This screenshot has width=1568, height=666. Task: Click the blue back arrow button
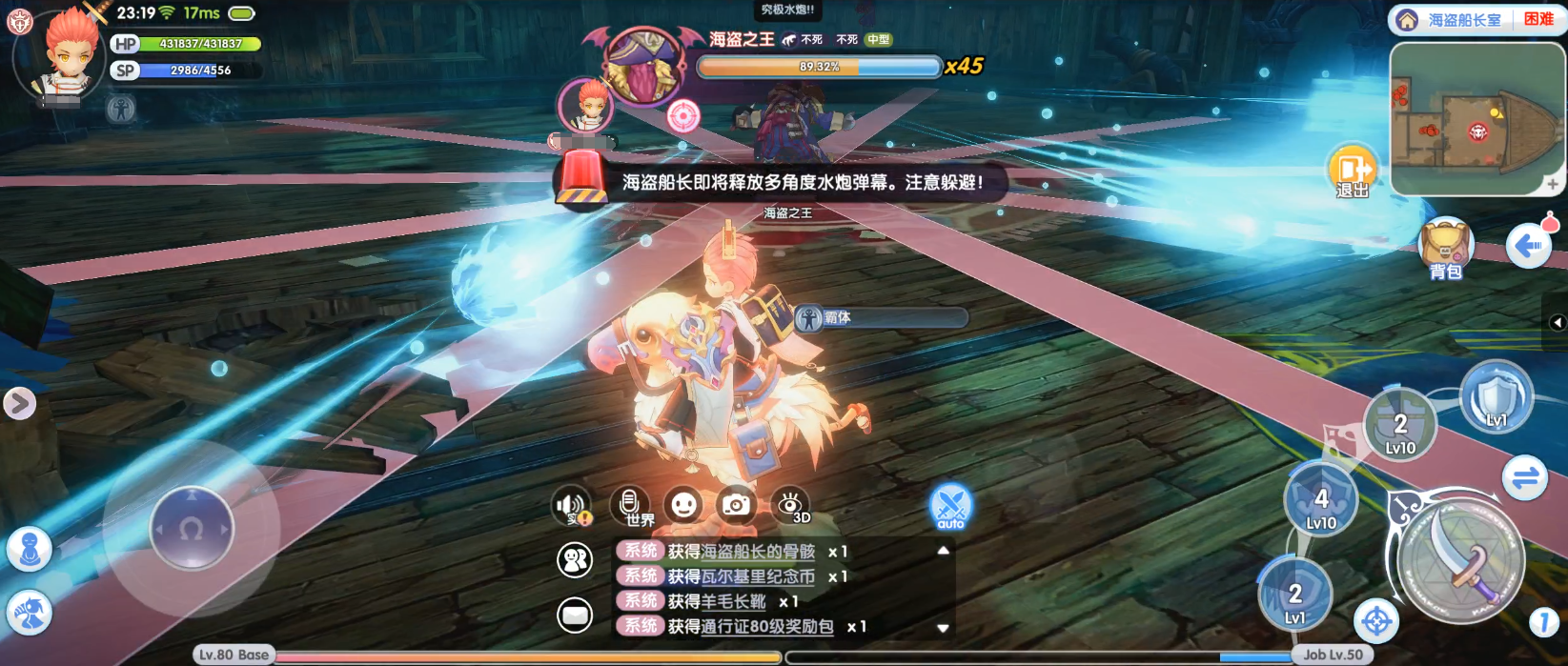(x=1528, y=247)
